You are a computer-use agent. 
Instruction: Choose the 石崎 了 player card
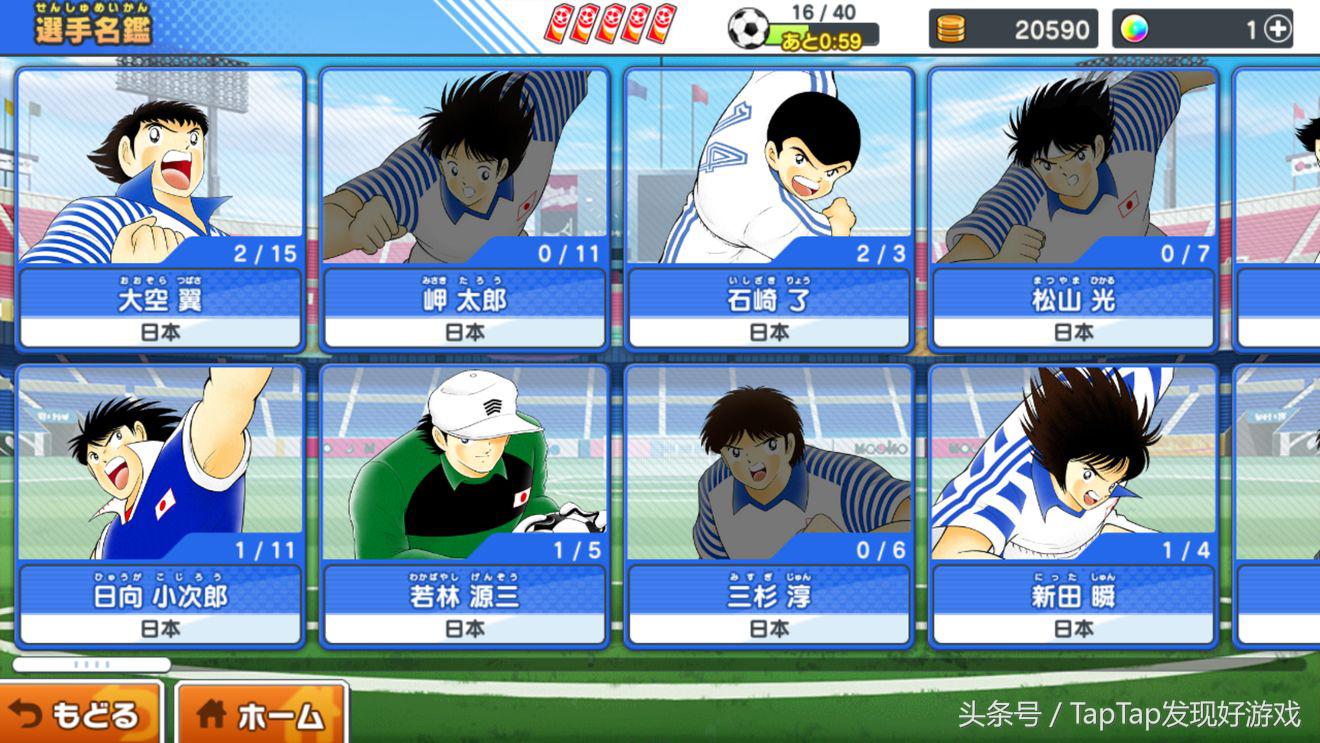click(x=769, y=208)
